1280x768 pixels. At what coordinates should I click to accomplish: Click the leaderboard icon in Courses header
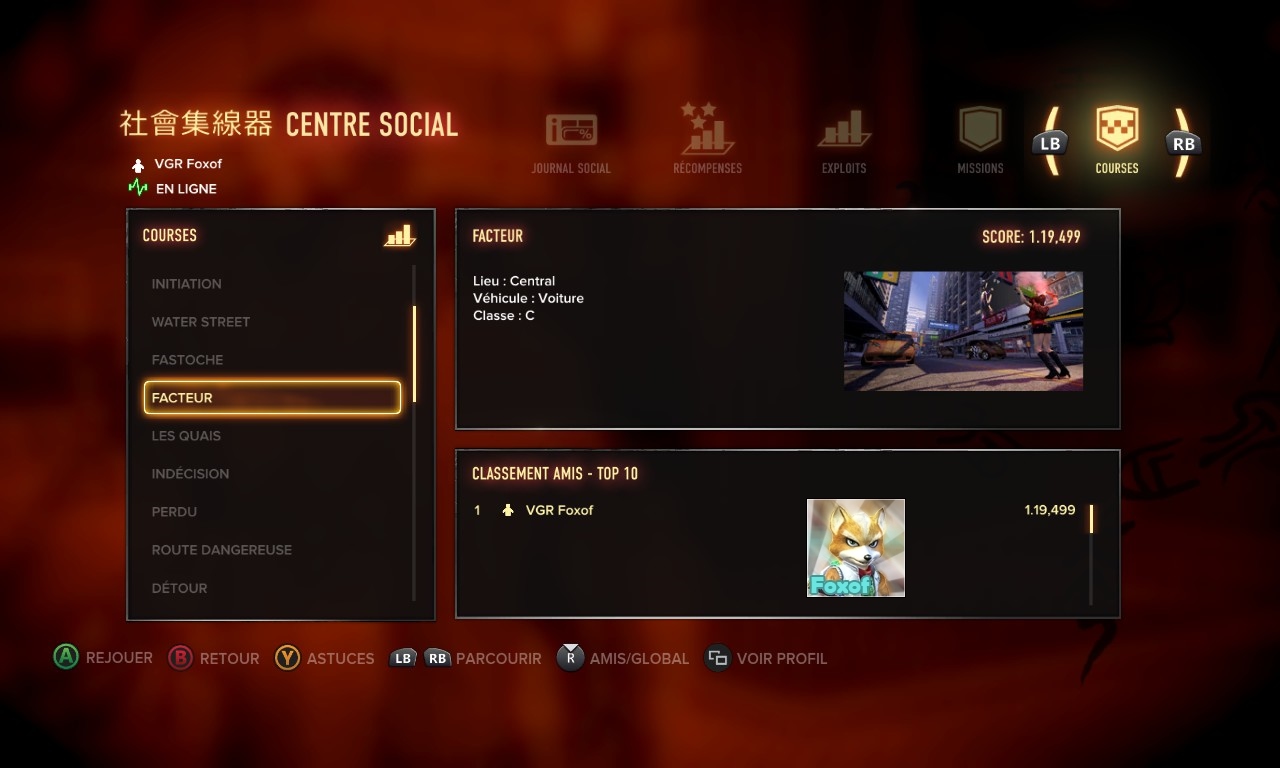tap(399, 236)
